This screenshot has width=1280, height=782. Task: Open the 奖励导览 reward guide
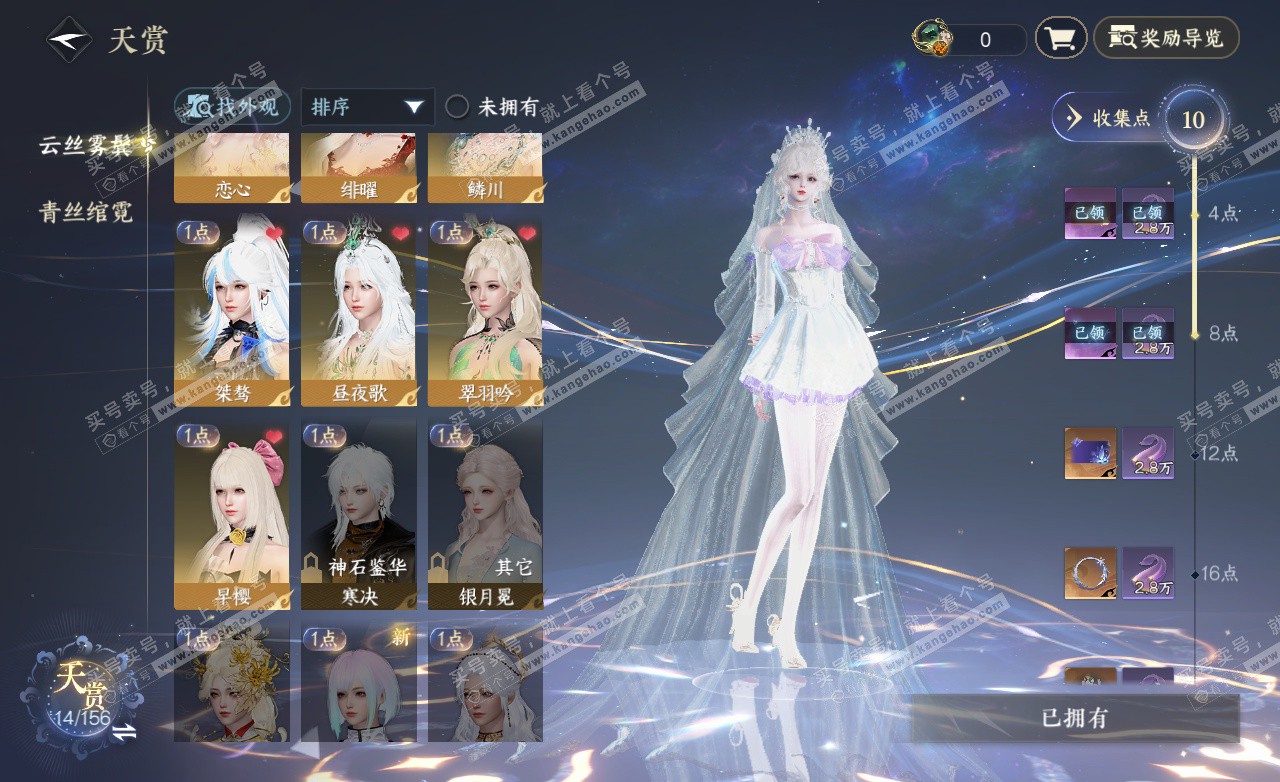click(x=1166, y=39)
